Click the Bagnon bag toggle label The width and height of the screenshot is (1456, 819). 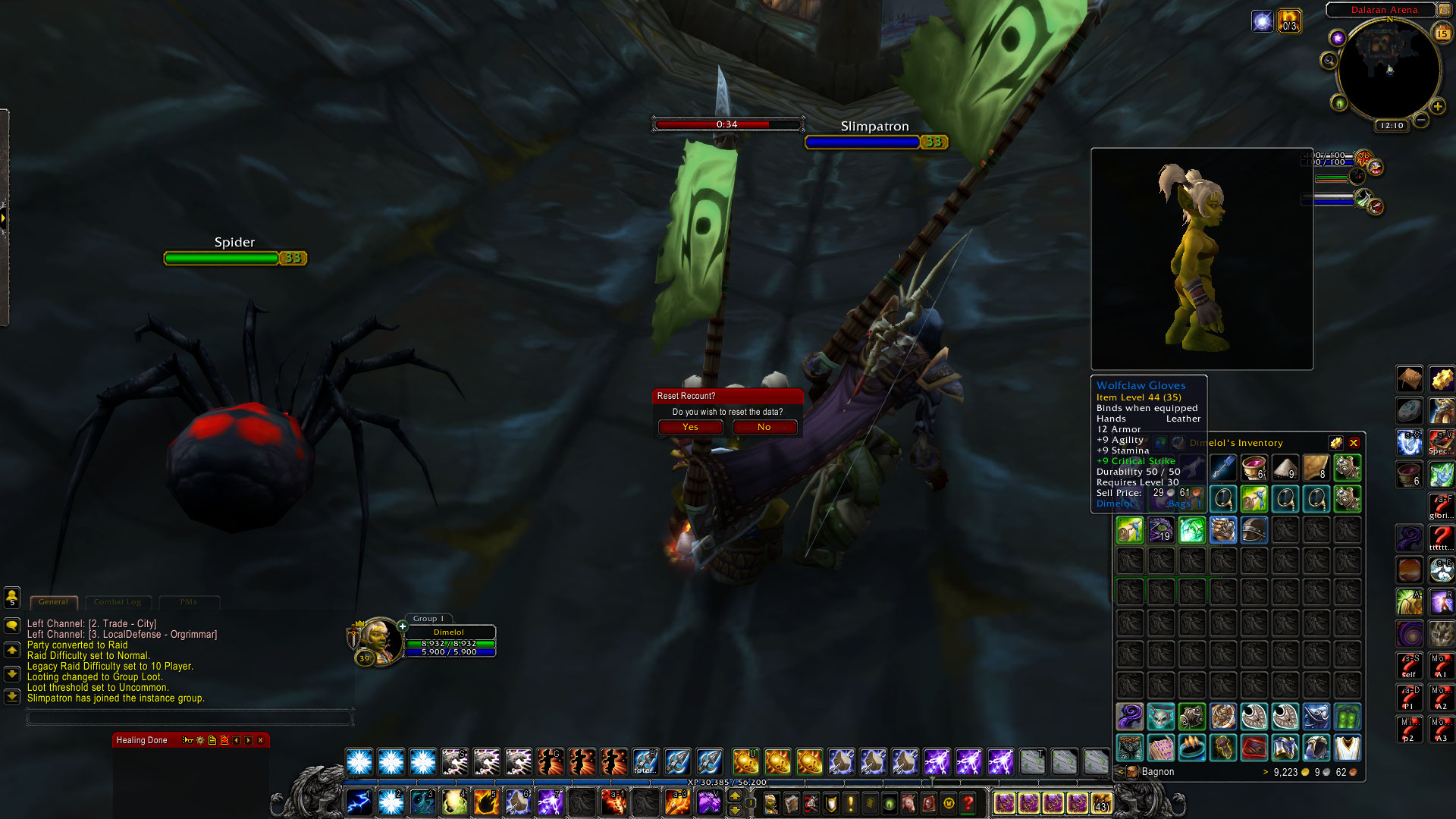coord(1156,772)
